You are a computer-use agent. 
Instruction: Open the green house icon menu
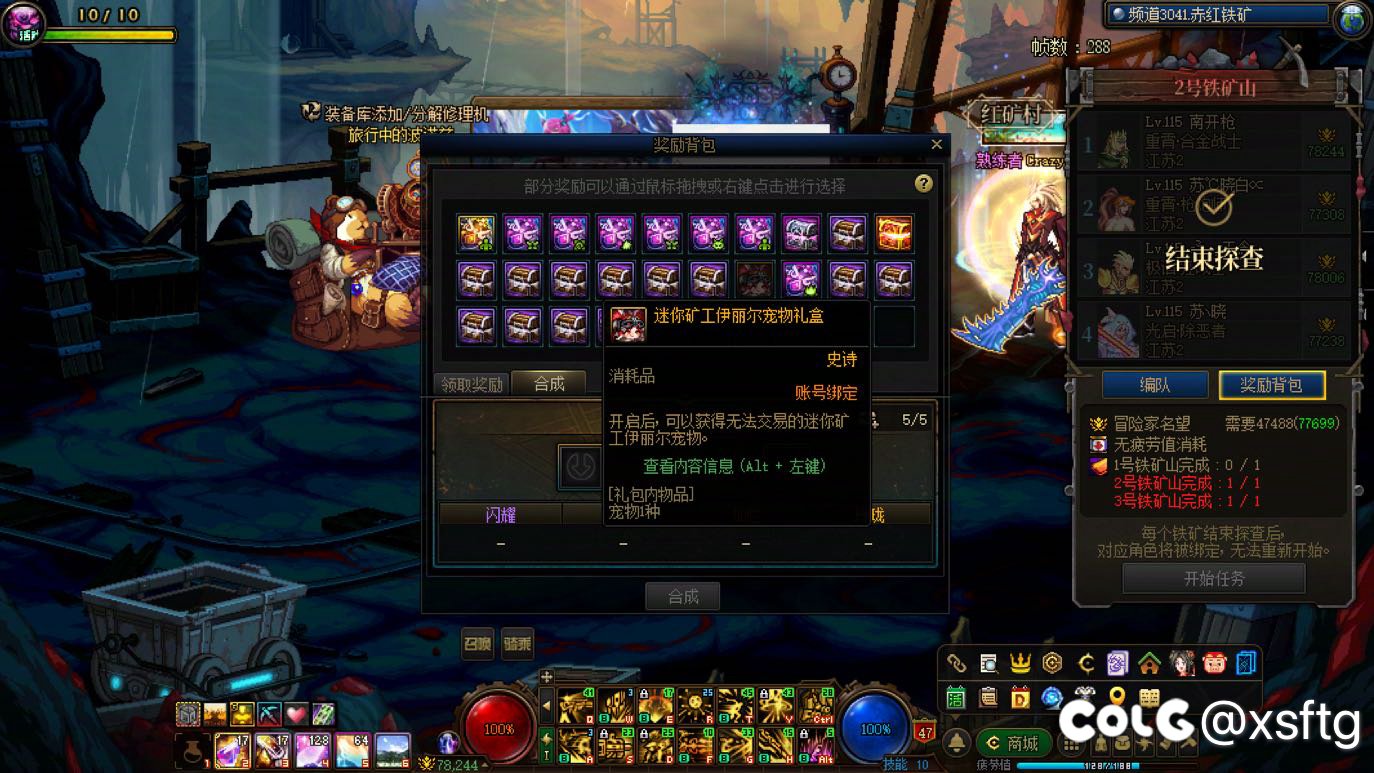(1149, 663)
